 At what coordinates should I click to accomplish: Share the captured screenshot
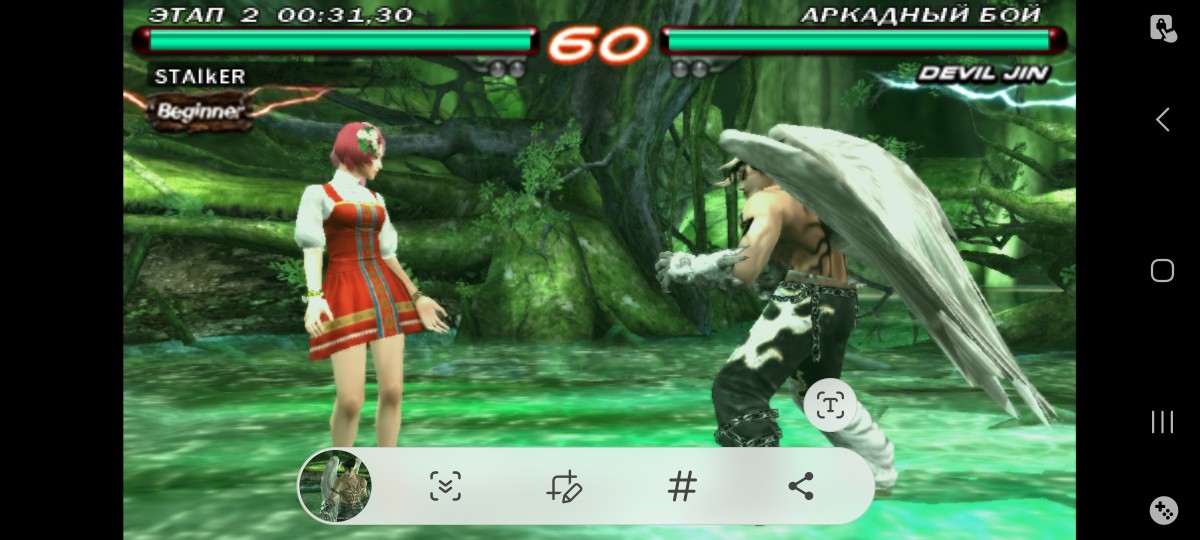tap(800, 487)
